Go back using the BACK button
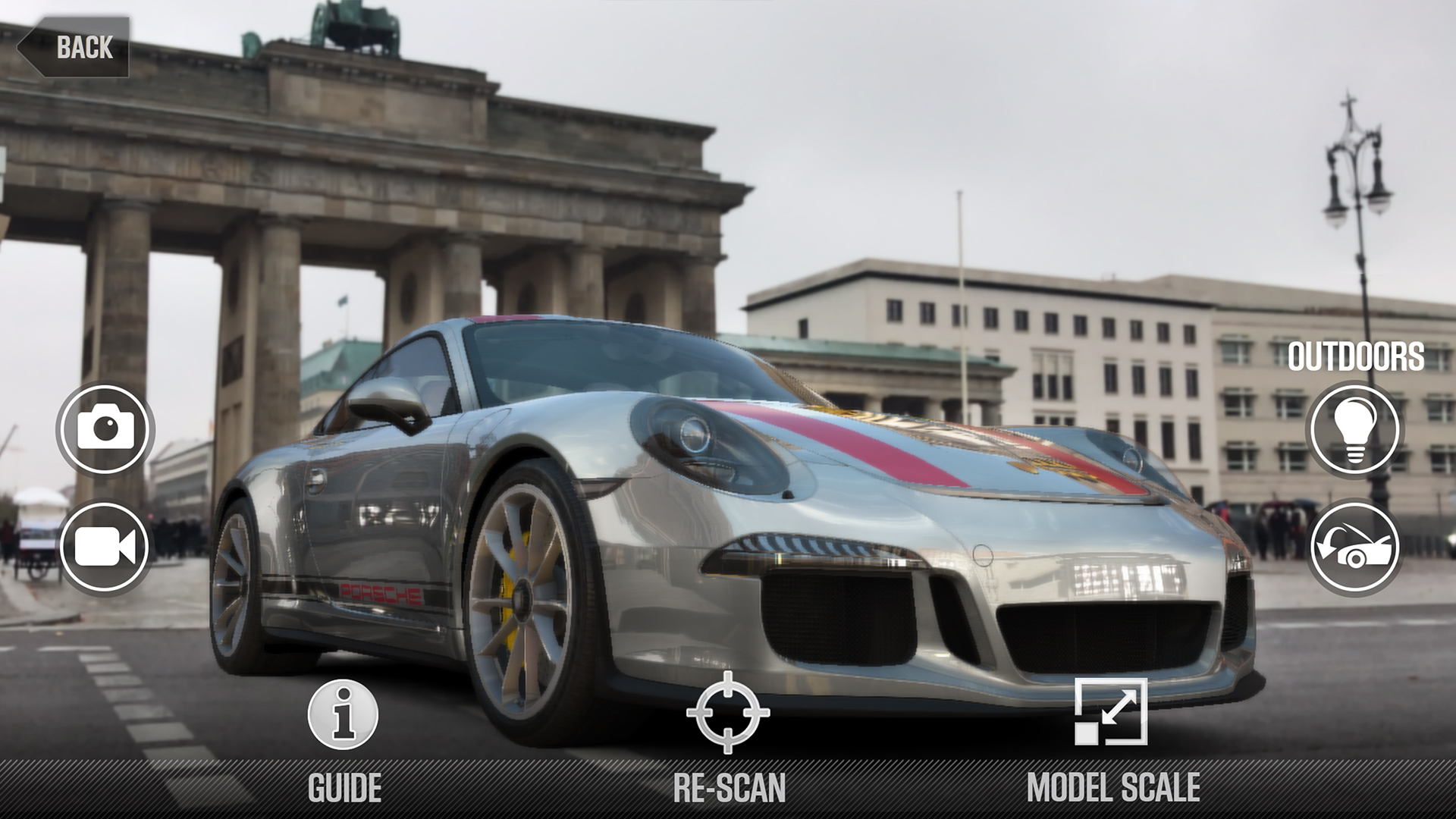 (74, 47)
